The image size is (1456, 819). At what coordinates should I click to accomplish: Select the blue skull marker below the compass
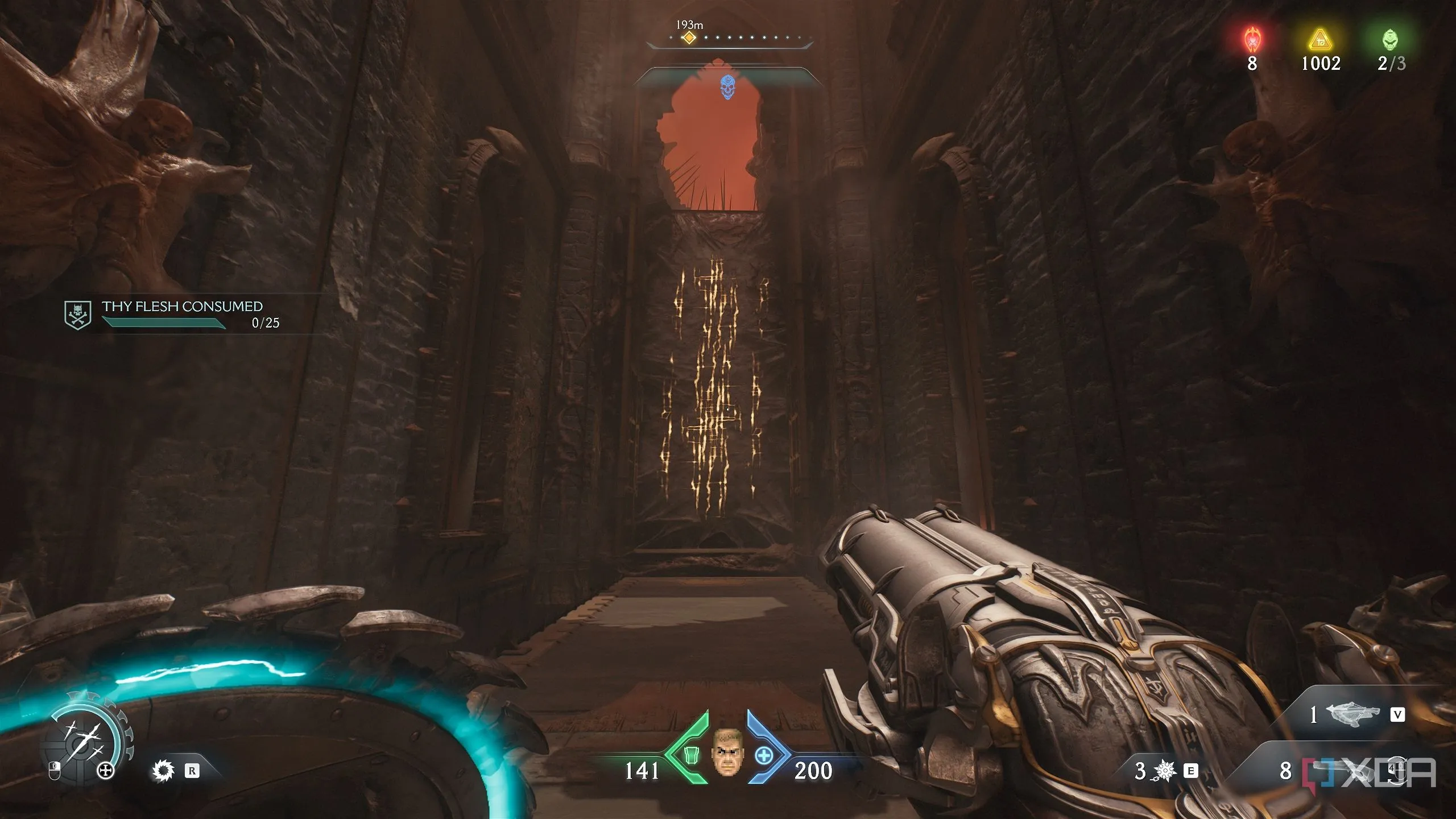tap(727, 88)
